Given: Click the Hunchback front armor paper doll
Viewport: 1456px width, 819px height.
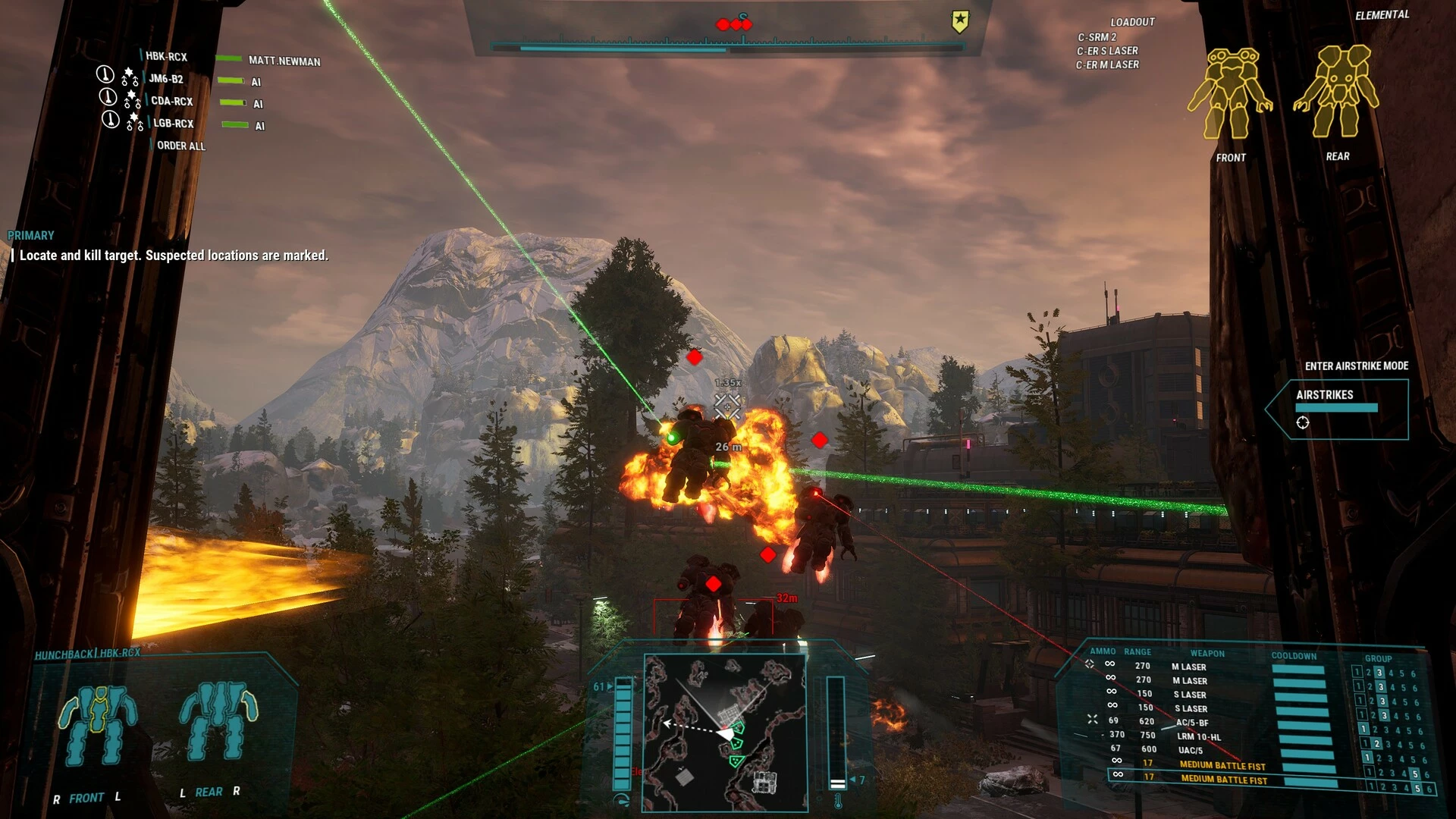Looking at the screenshot, I should 98,725.
